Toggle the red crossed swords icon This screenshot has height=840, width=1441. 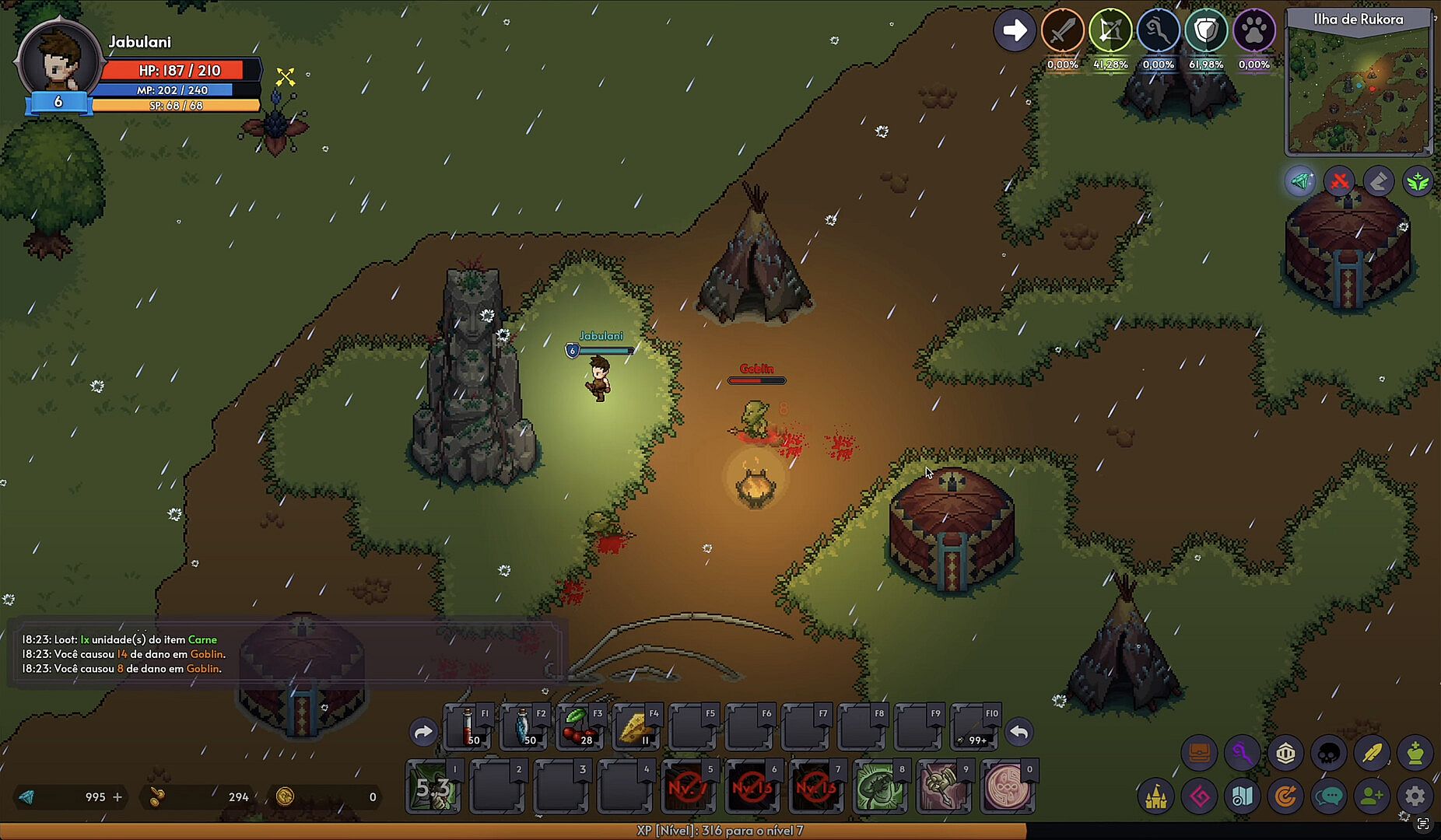tap(1339, 182)
